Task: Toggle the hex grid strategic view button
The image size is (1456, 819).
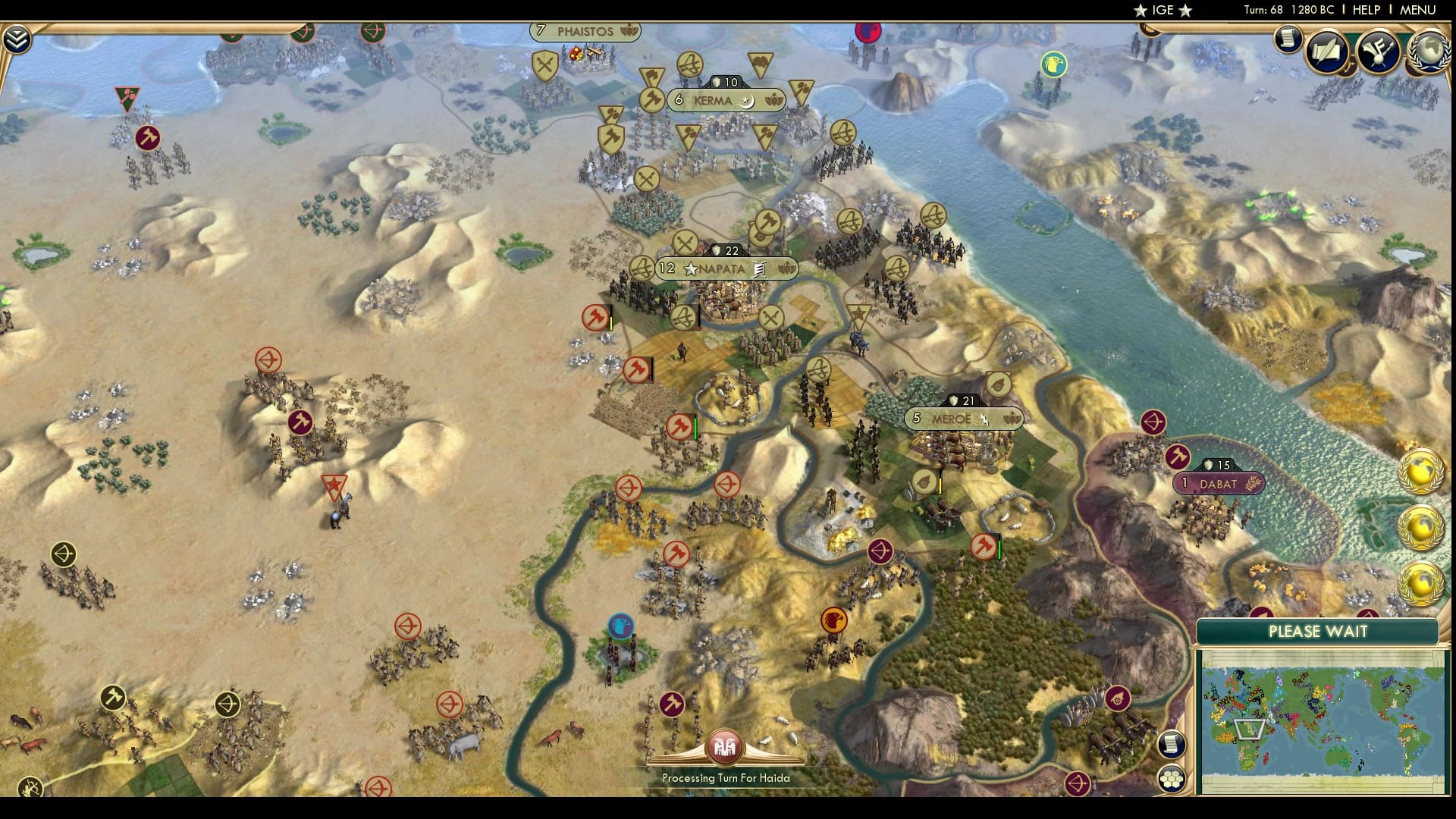Action: pos(1172,779)
